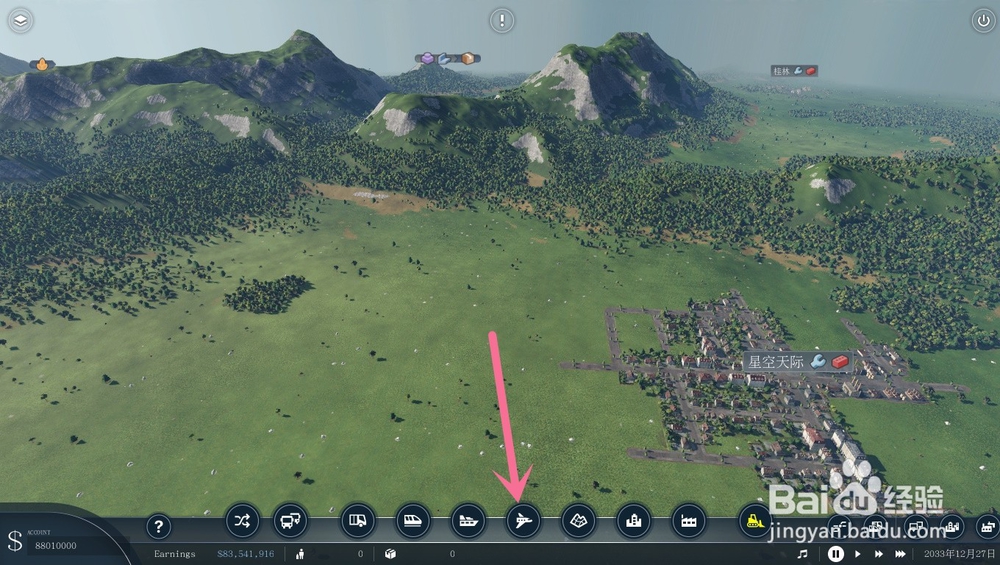1000x565 pixels.
Task: Set game speed to fastest
Action: click(901, 553)
